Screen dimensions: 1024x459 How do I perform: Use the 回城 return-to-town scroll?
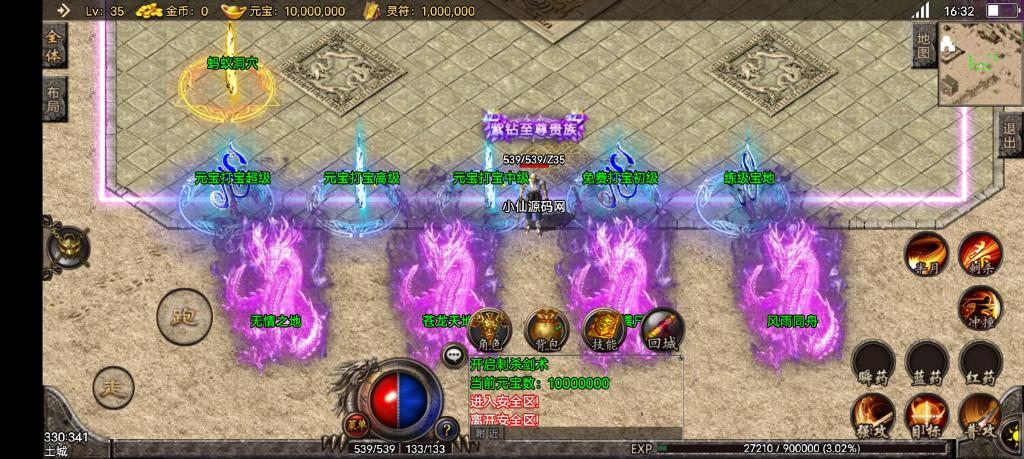662,330
